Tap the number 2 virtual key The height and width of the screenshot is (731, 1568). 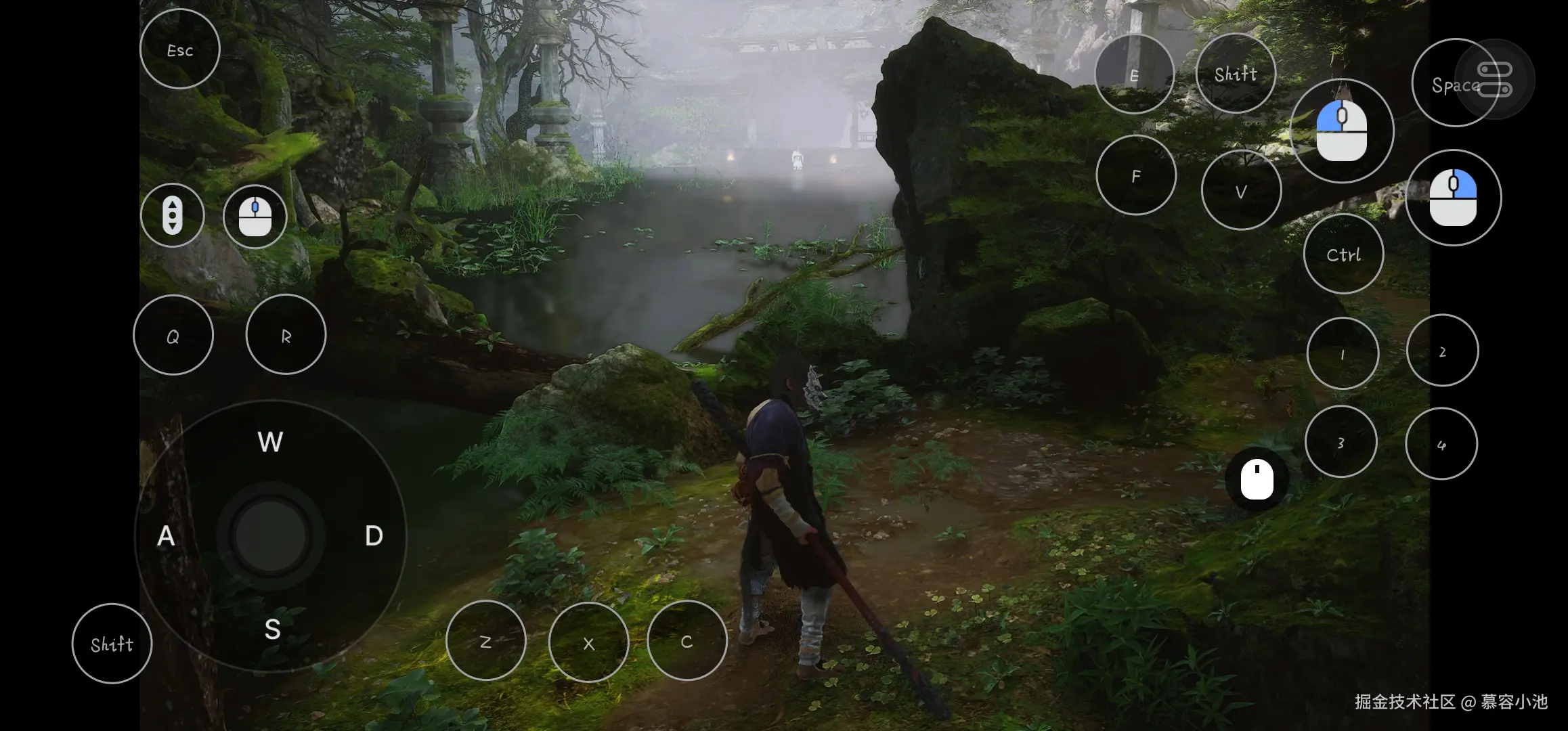1442,351
